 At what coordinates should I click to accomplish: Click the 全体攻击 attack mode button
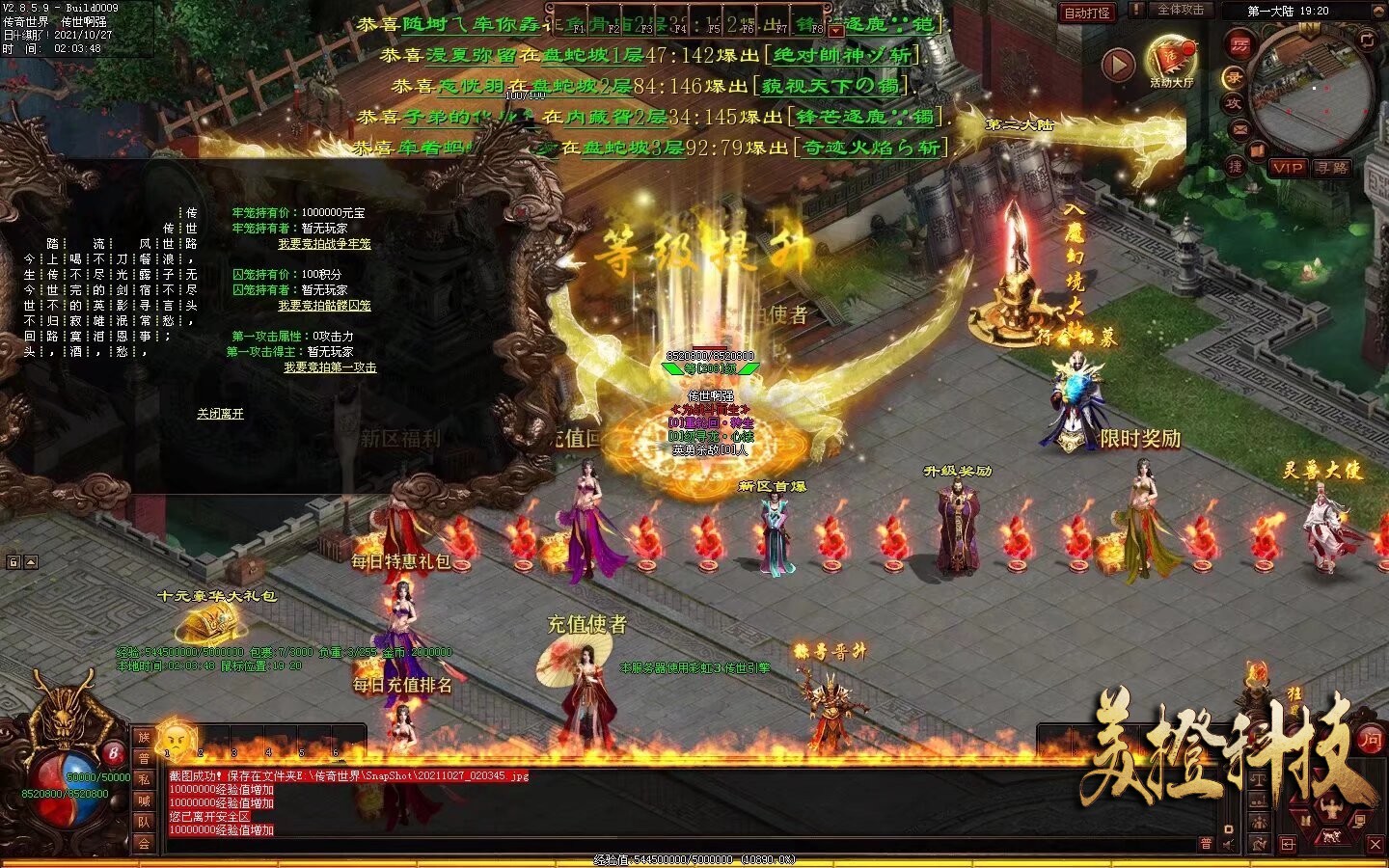click(1180, 10)
